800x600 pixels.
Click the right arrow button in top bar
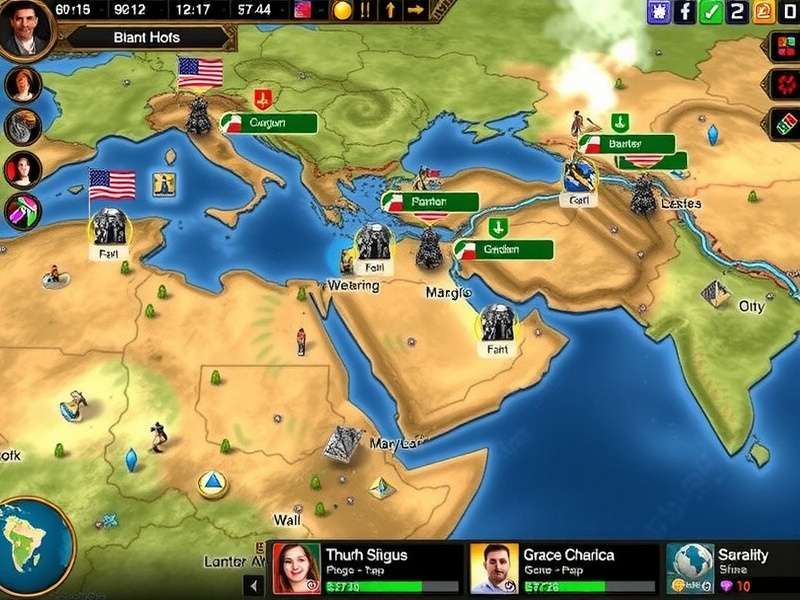[416, 11]
